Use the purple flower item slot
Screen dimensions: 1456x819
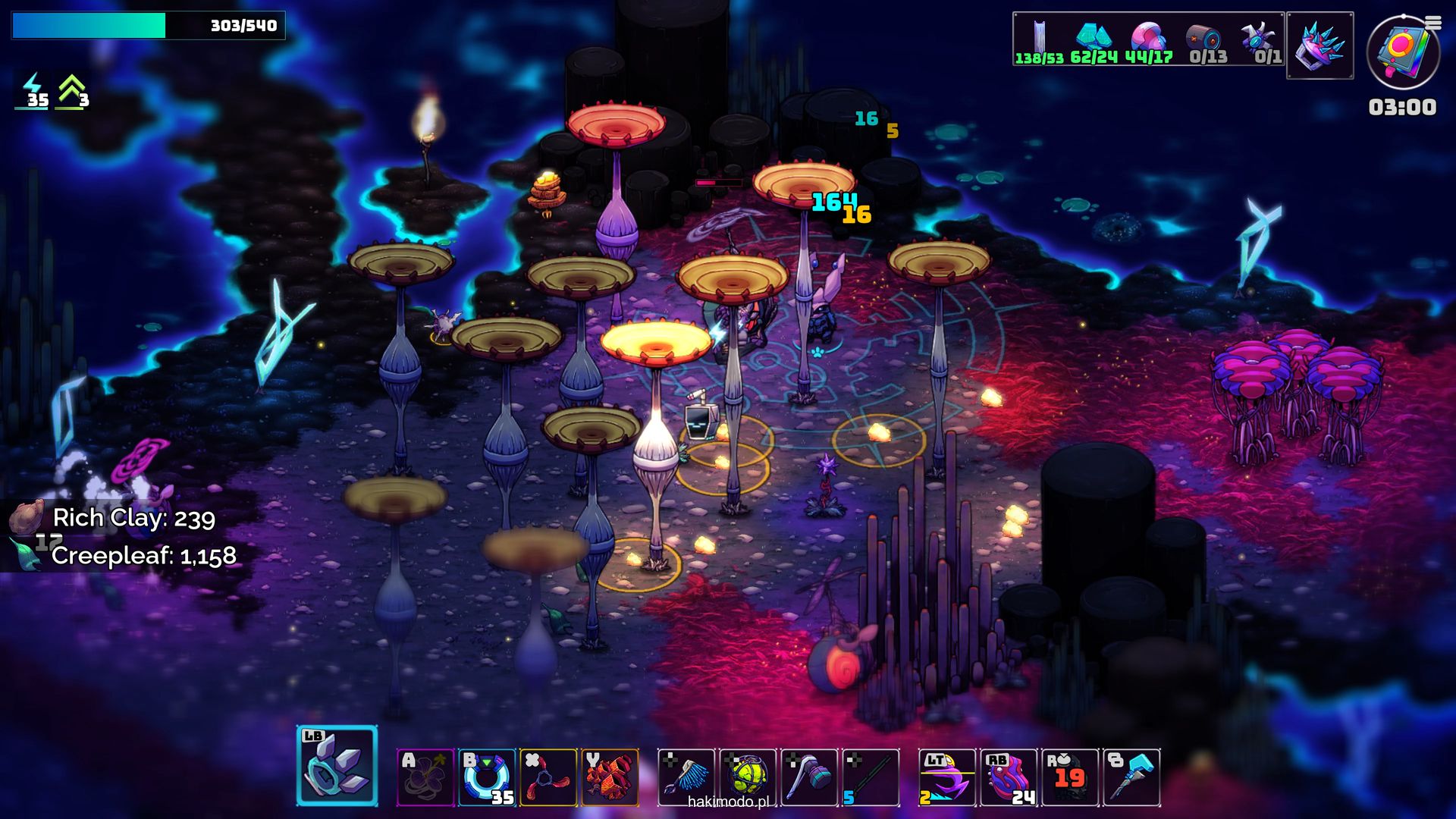point(425,777)
